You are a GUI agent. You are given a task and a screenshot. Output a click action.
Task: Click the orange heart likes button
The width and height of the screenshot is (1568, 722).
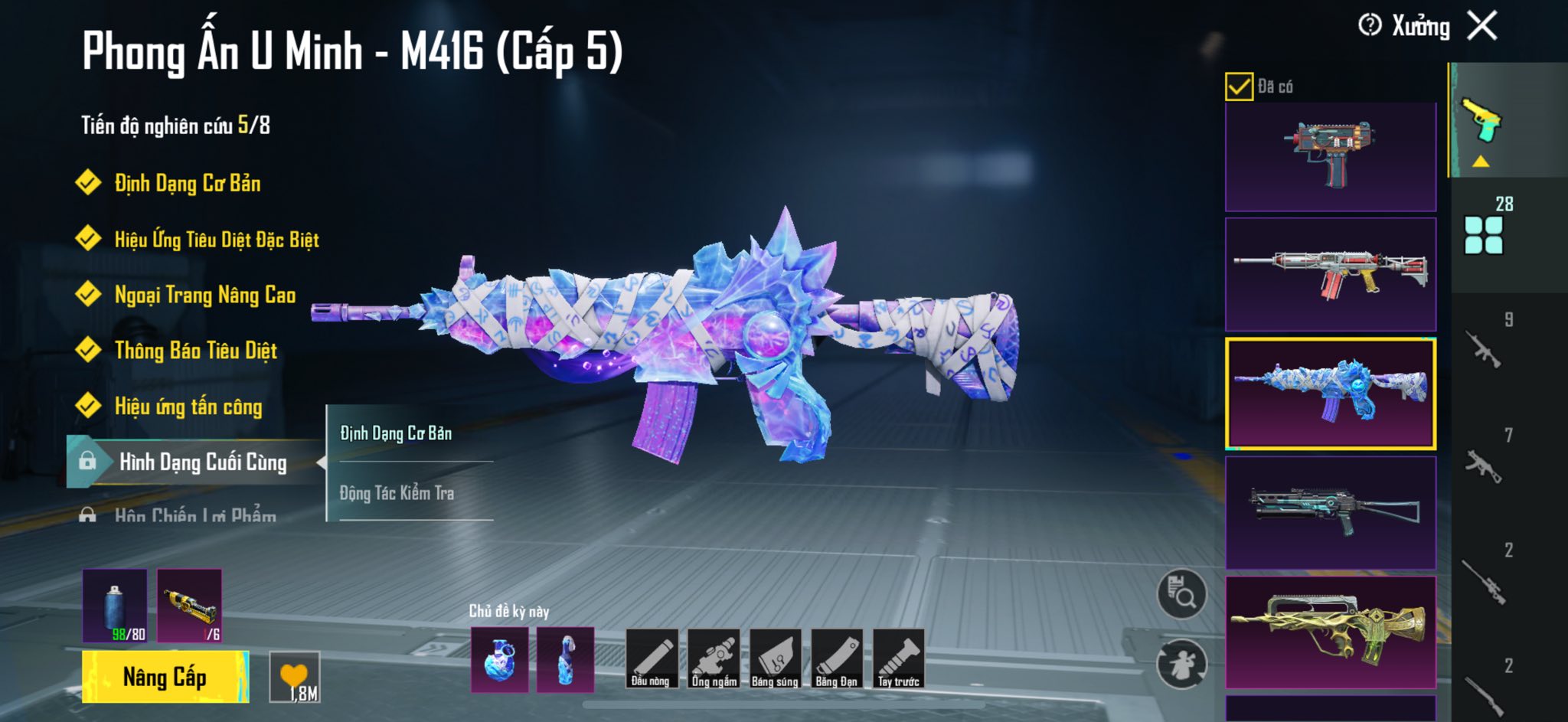tap(295, 677)
